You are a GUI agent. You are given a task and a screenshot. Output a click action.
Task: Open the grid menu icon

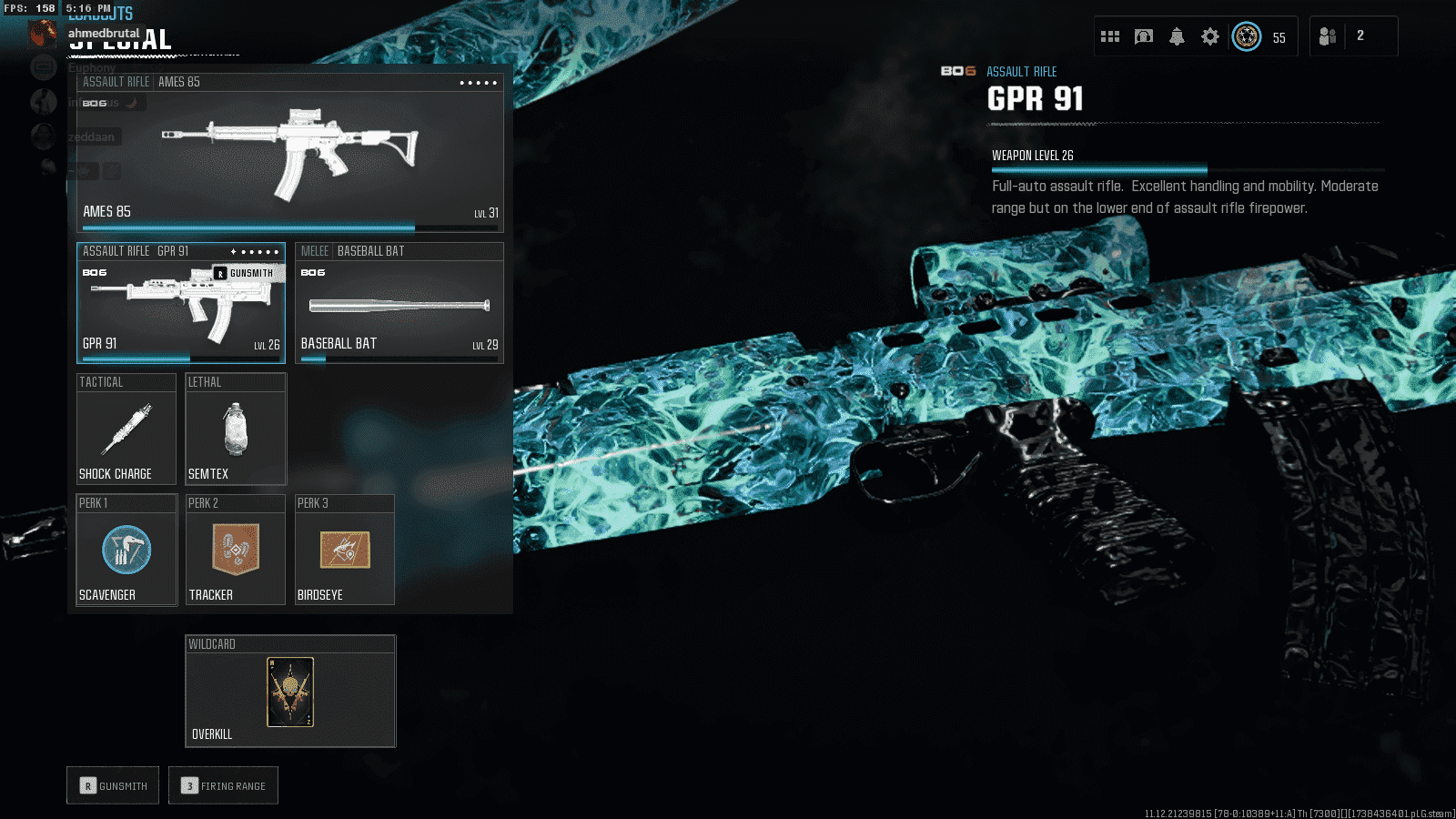pyautogui.click(x=1110, y=36)
